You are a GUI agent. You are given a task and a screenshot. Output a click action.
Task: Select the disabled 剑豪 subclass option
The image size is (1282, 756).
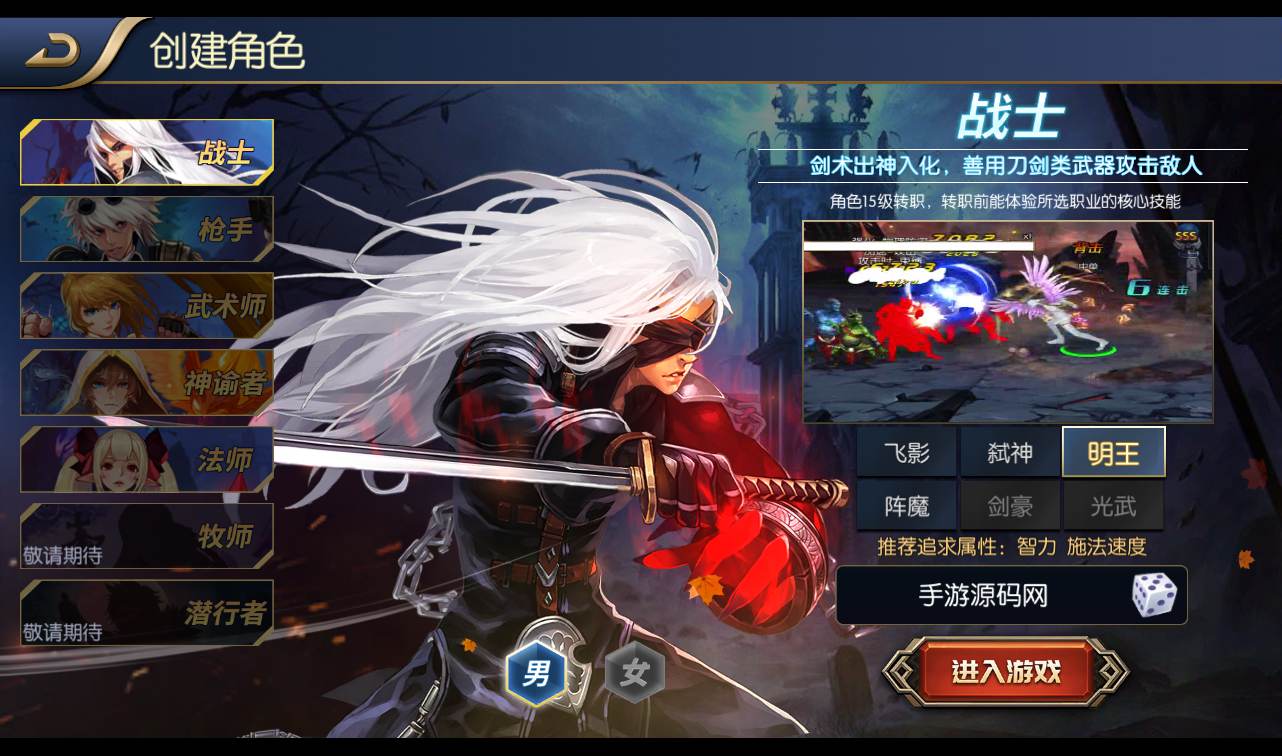[1011, 505]
